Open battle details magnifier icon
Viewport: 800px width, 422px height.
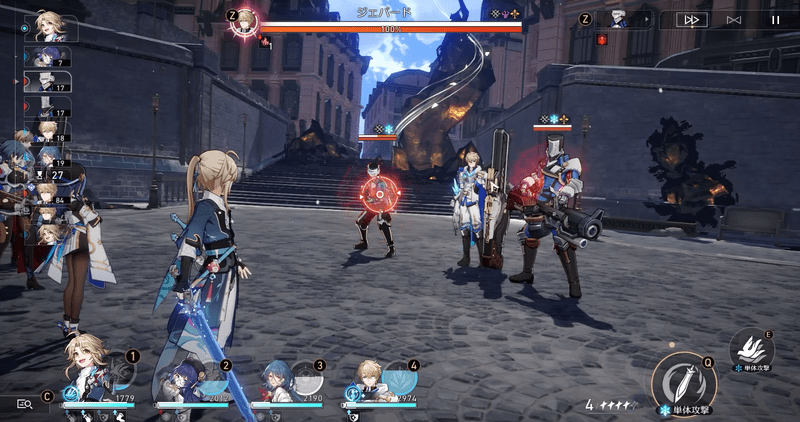pyautogui.click(x=26, y=403)
